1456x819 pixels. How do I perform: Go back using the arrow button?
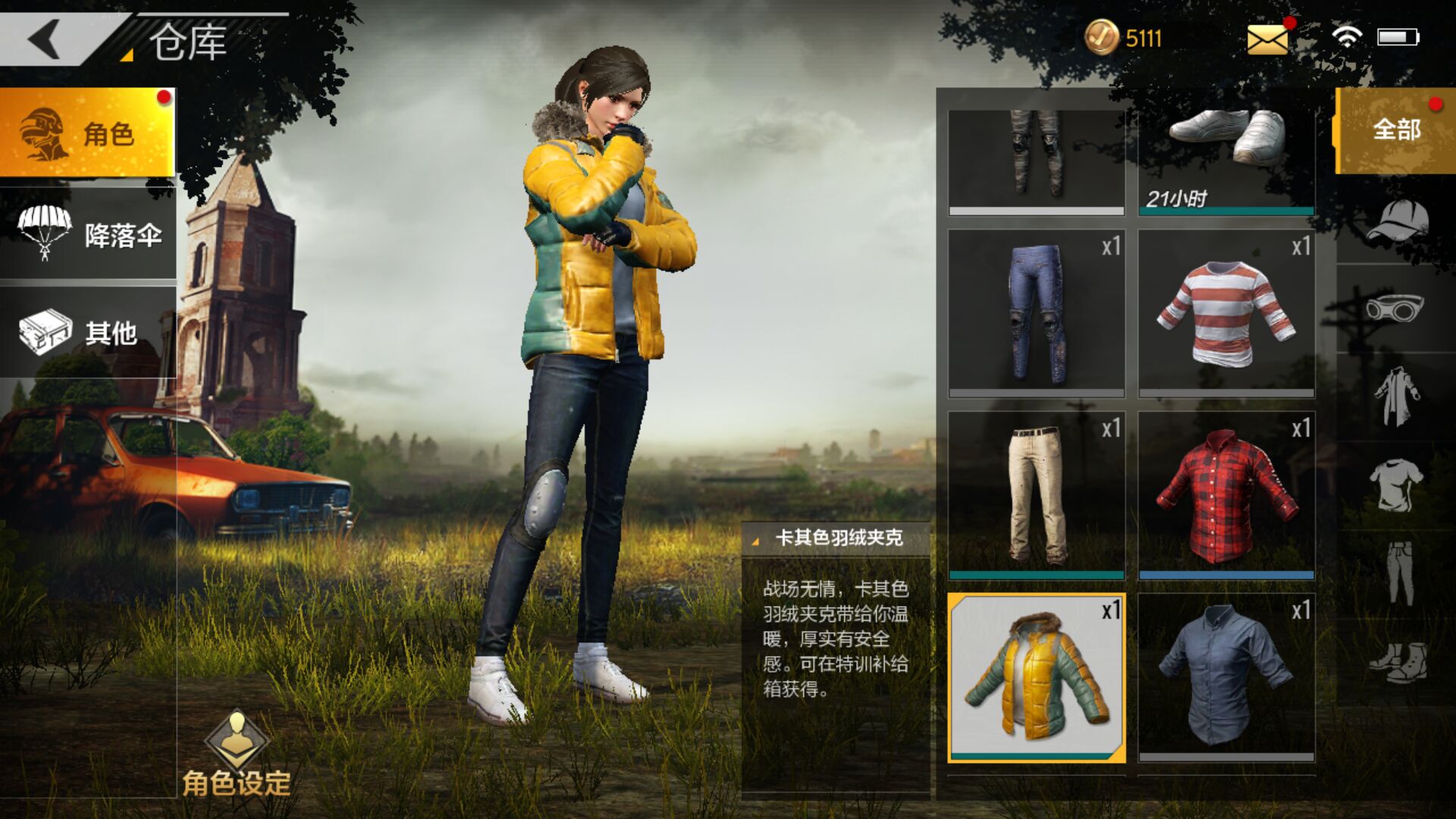point(45,38)
